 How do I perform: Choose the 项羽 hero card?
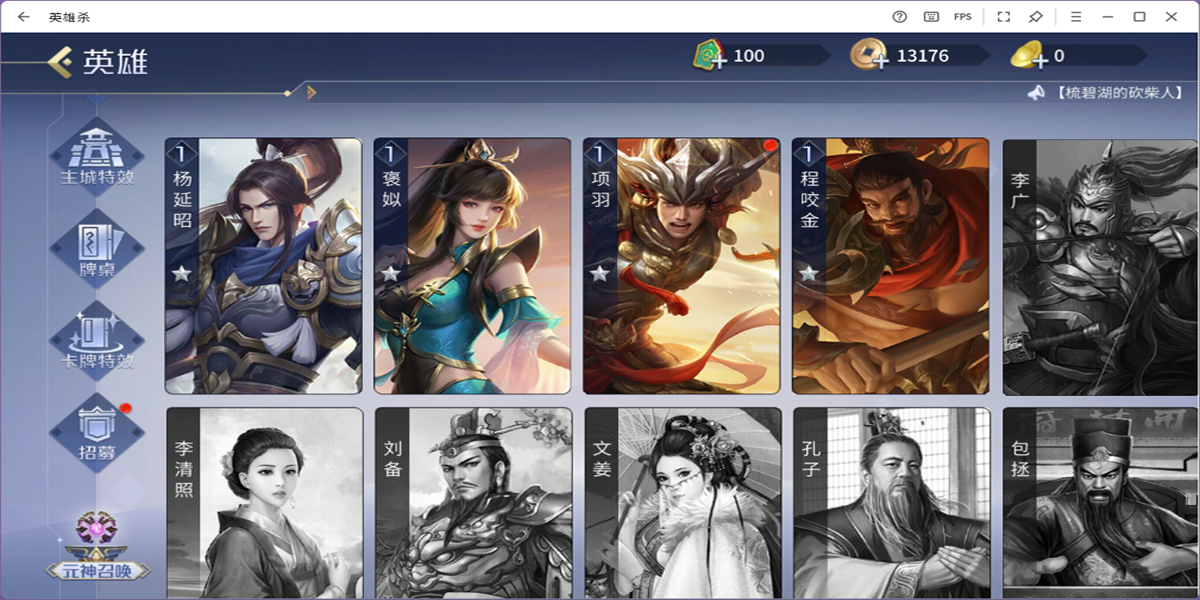click(x=681, y=266)
